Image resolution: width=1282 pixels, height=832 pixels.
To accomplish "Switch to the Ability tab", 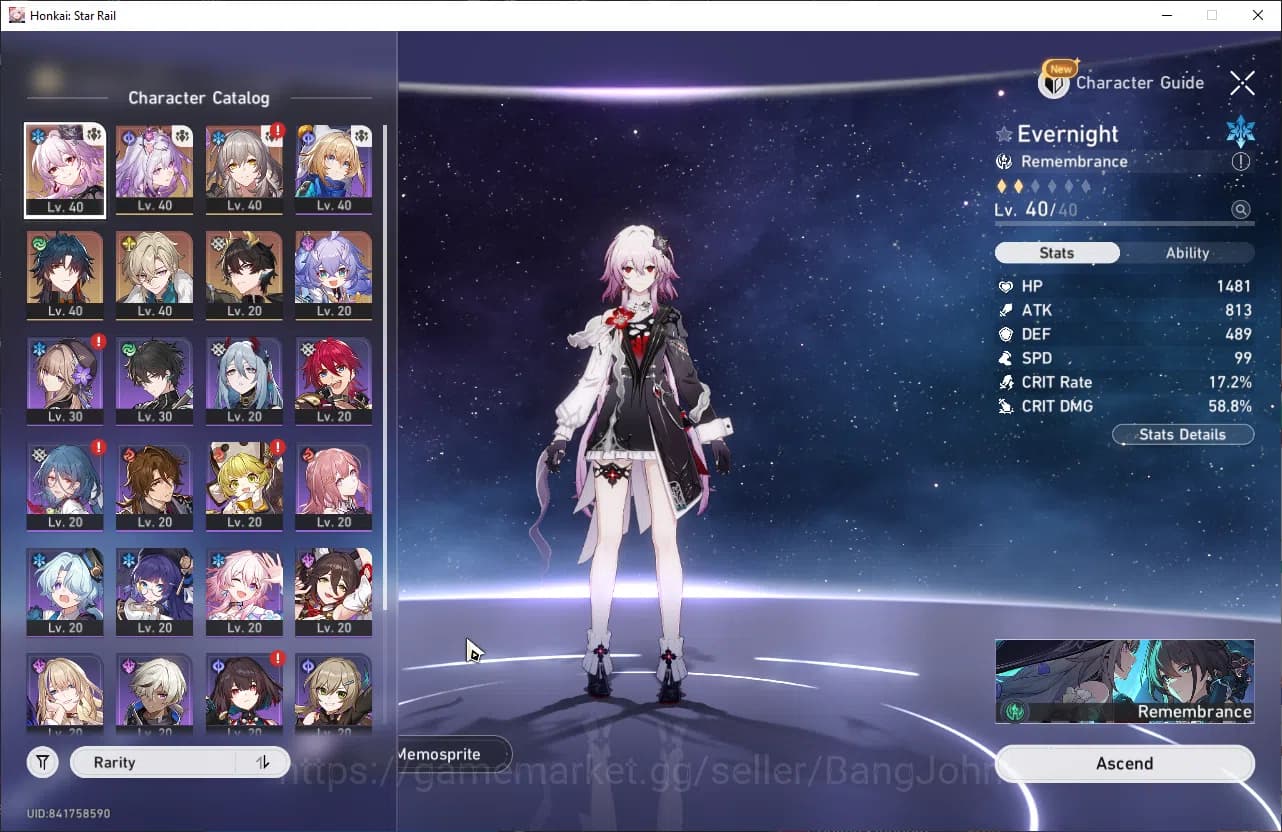I will (x=1187, y=253).
